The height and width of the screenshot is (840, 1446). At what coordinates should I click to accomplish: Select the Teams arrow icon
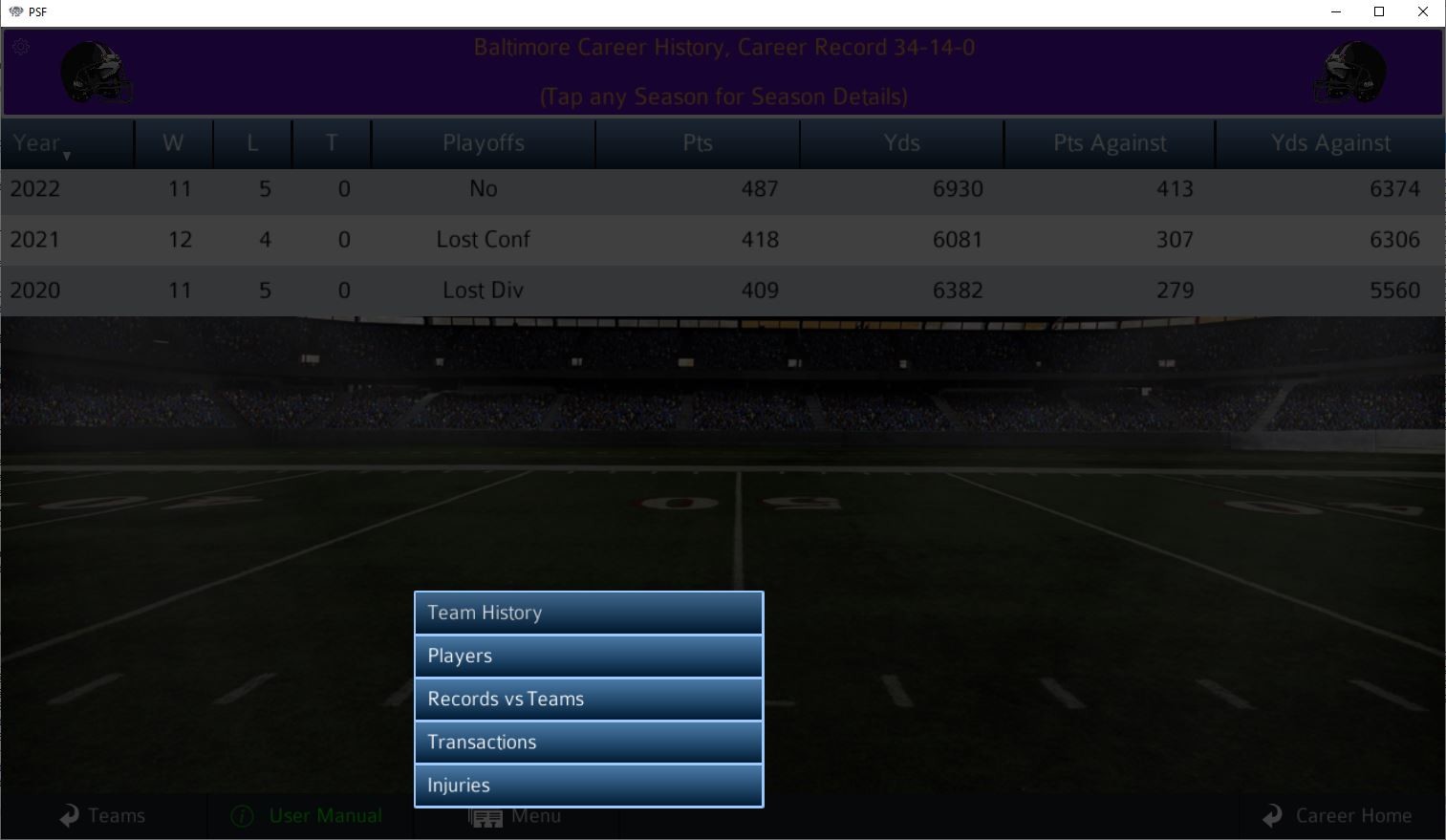pyautogui.click(x=67, y=815)
